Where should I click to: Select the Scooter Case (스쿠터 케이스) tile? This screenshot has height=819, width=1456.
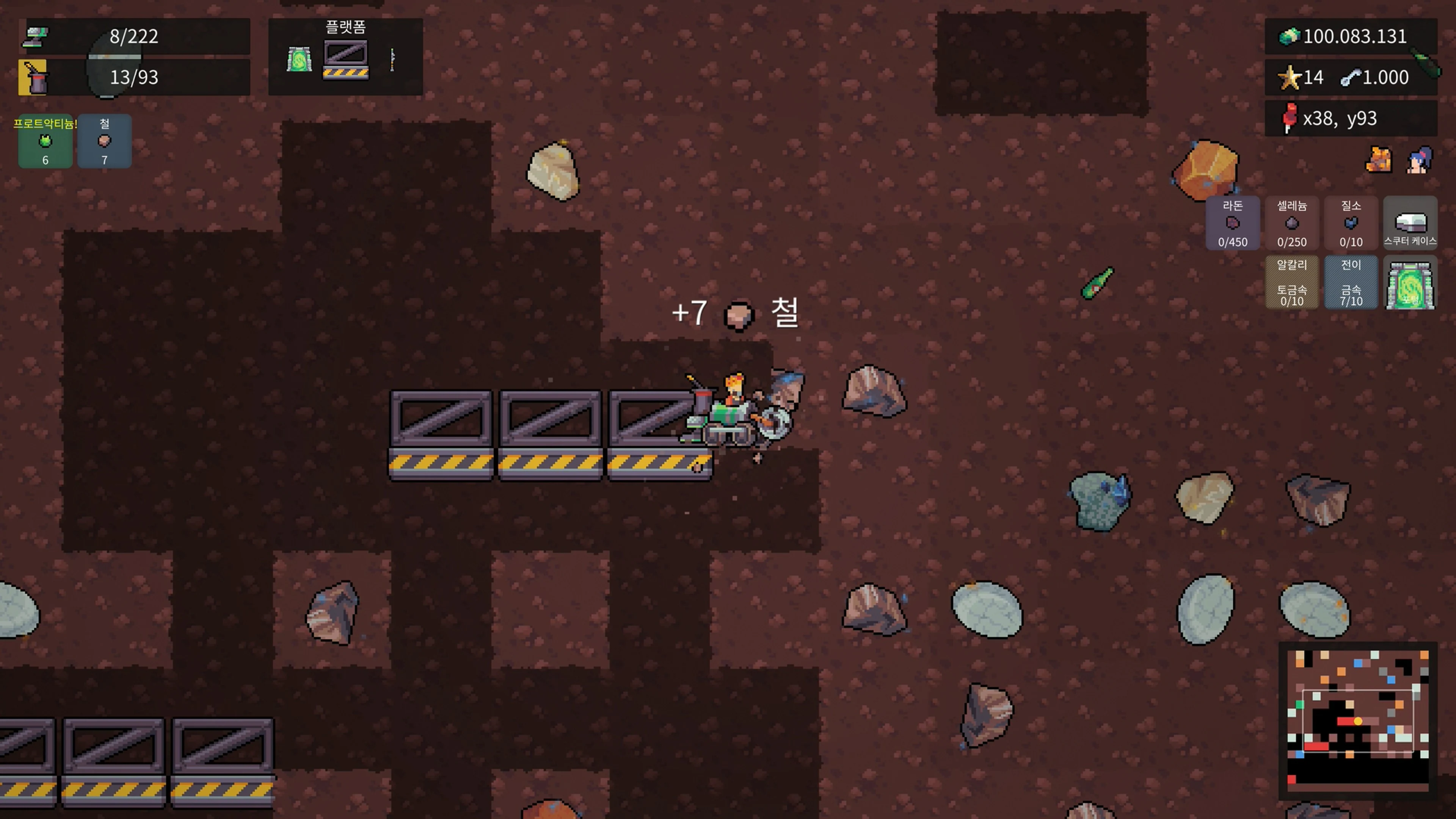pos(1410,223)
